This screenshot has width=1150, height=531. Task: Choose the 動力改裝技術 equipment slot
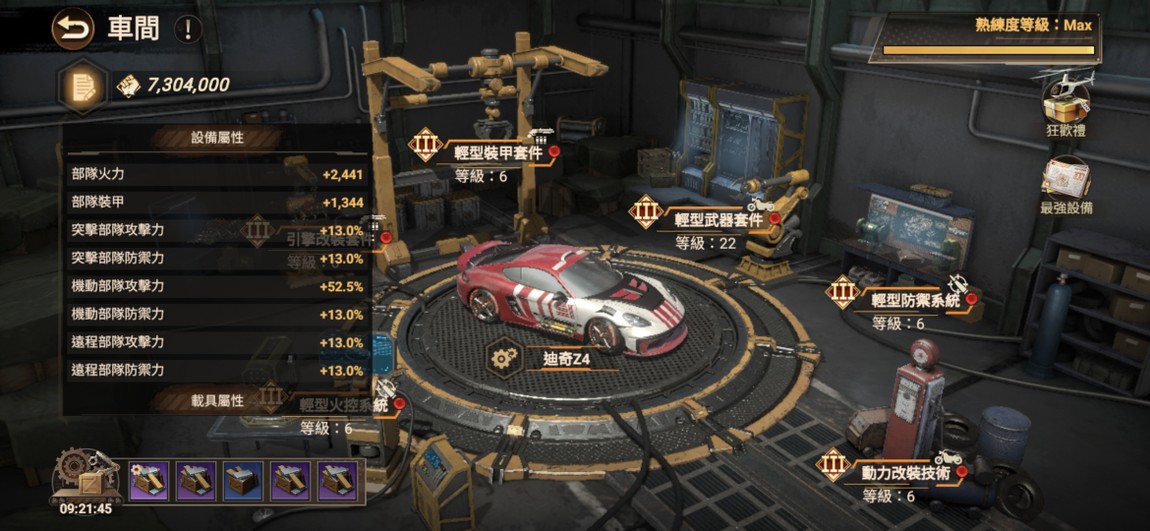(x=898, y=471)
